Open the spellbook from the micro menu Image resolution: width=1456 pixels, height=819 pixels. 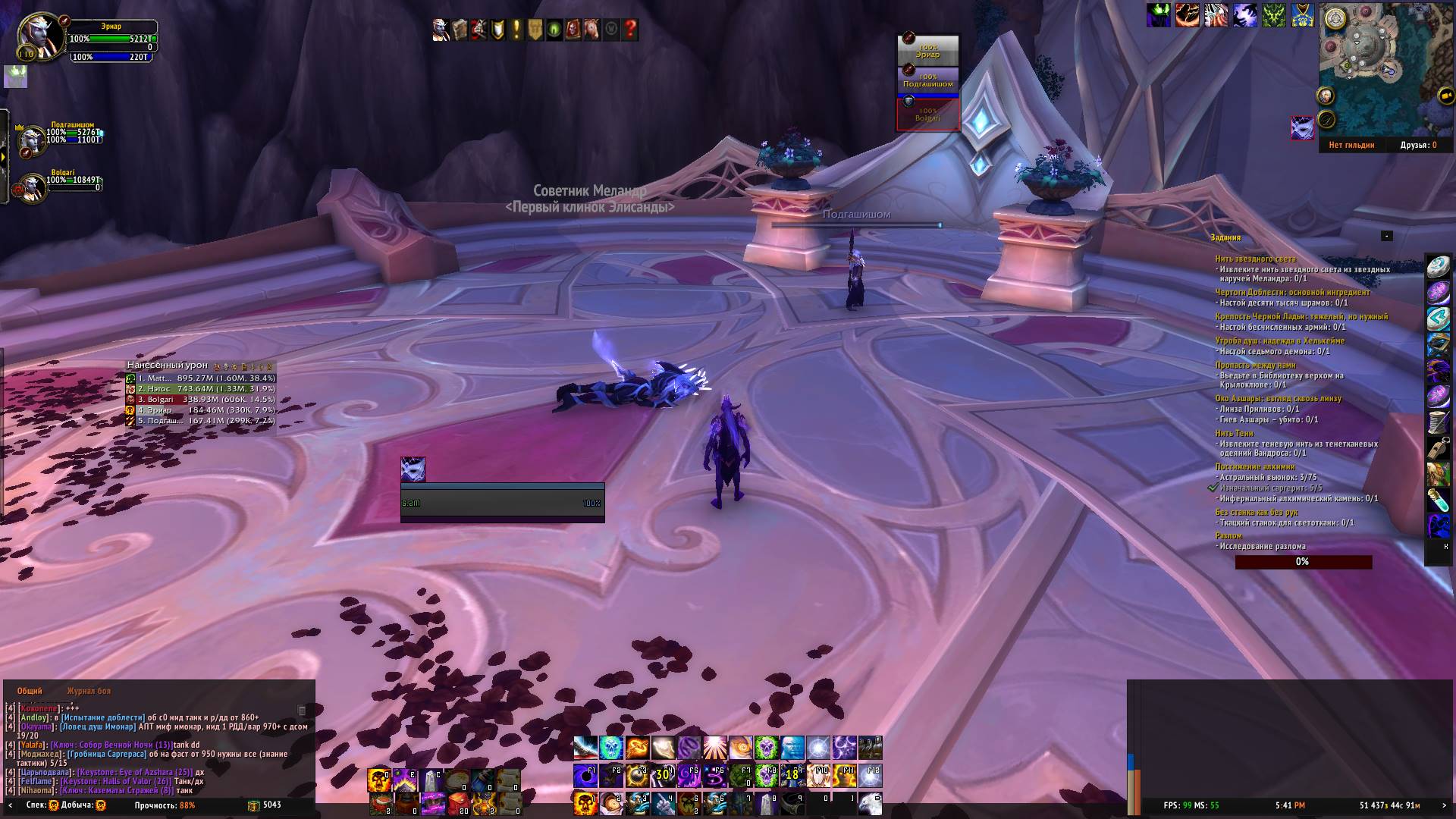(x=460, y=30)
